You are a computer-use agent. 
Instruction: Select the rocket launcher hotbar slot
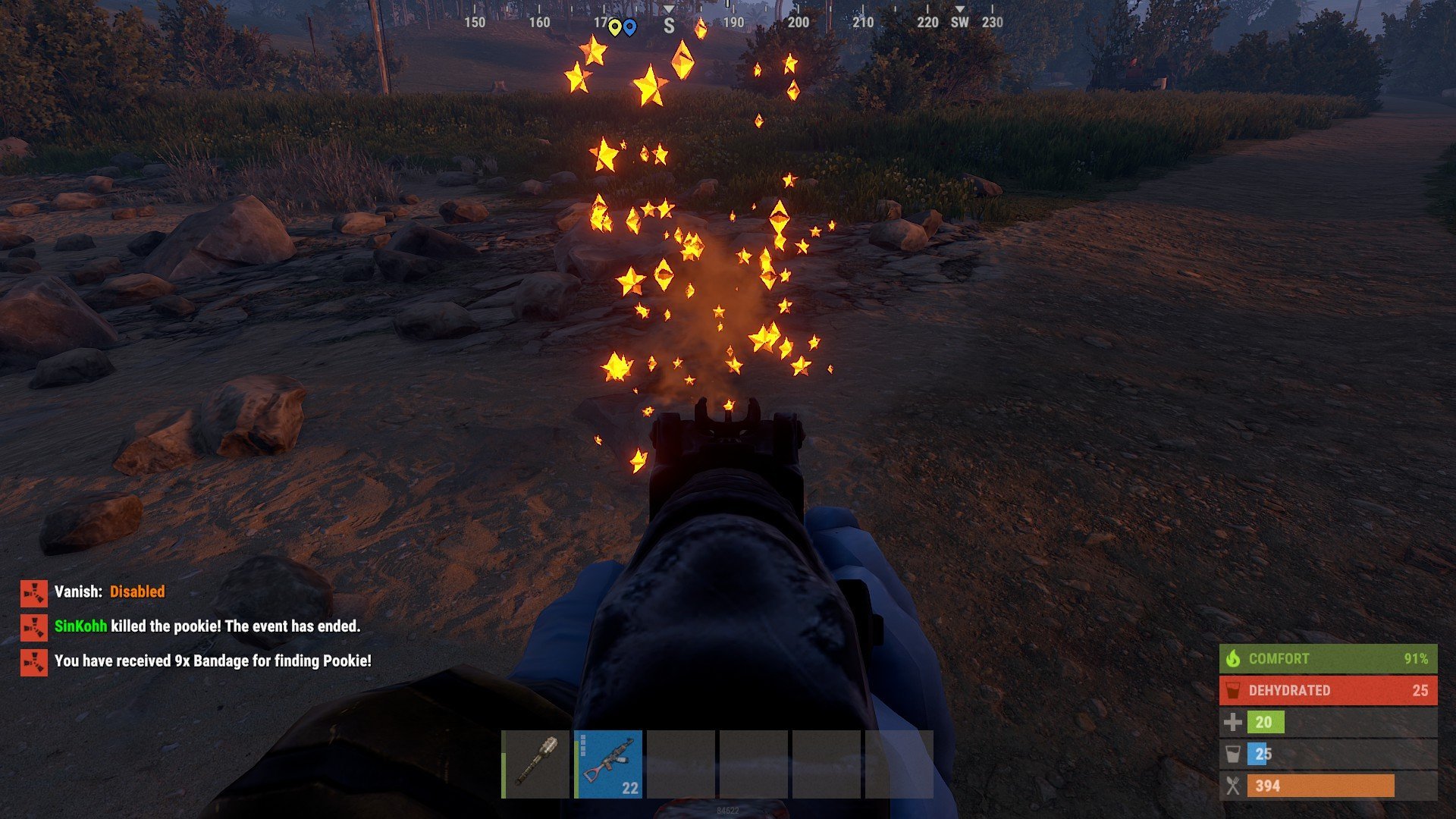tap(537, 764)
